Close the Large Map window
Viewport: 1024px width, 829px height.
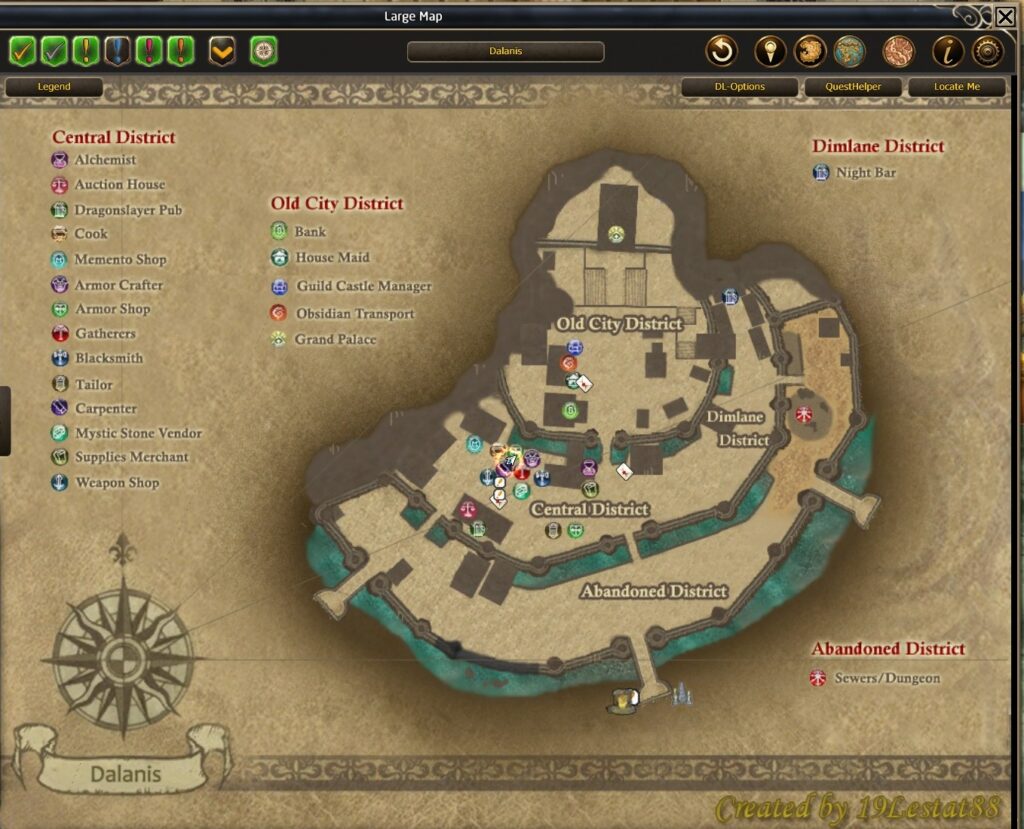click(x=1005, y=16)
